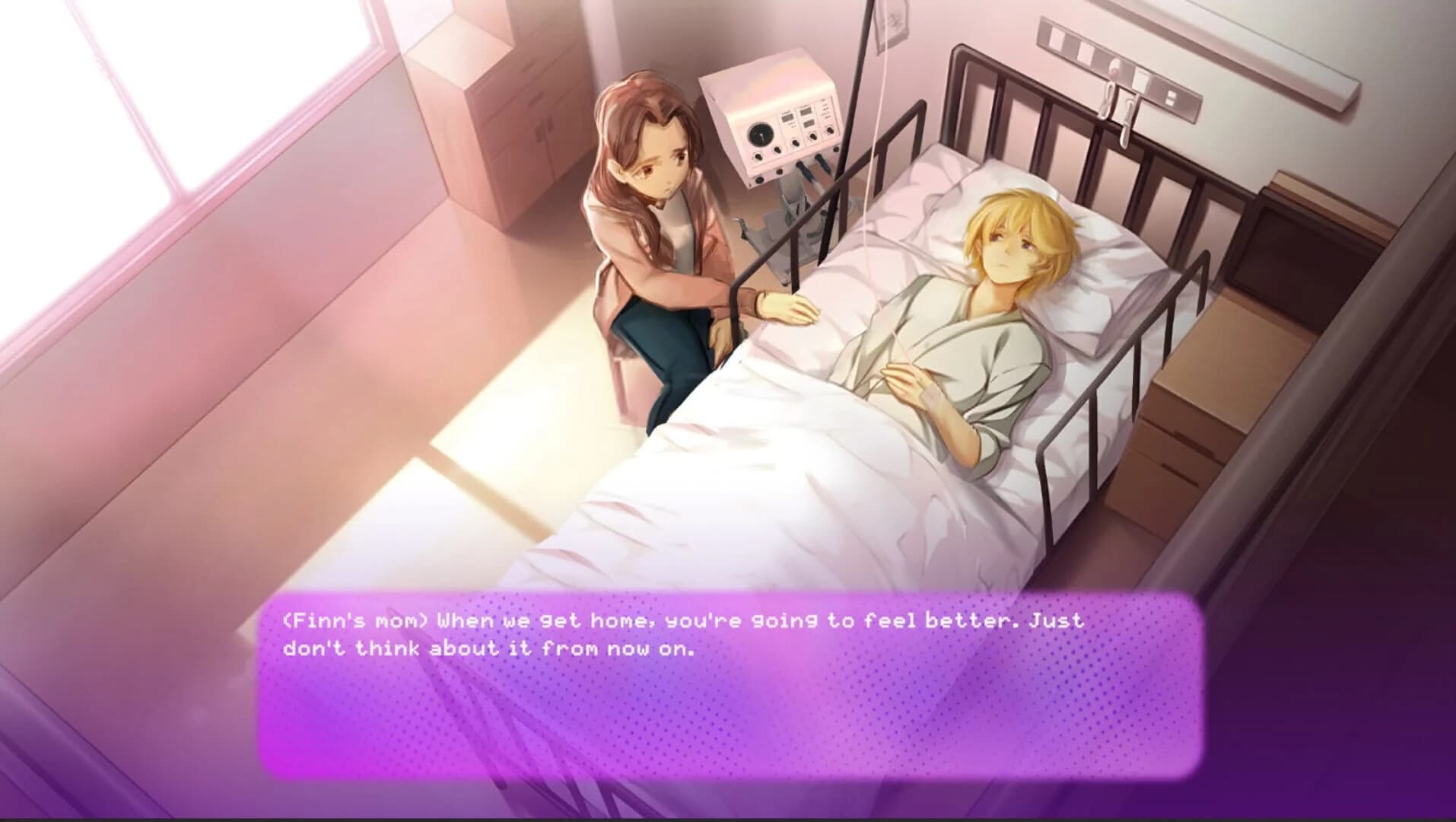Image resolution: width=1456 pixels, height=822 pixels.
Task: Click the gauge dial on the medical machine
Action: pos(761,135)
